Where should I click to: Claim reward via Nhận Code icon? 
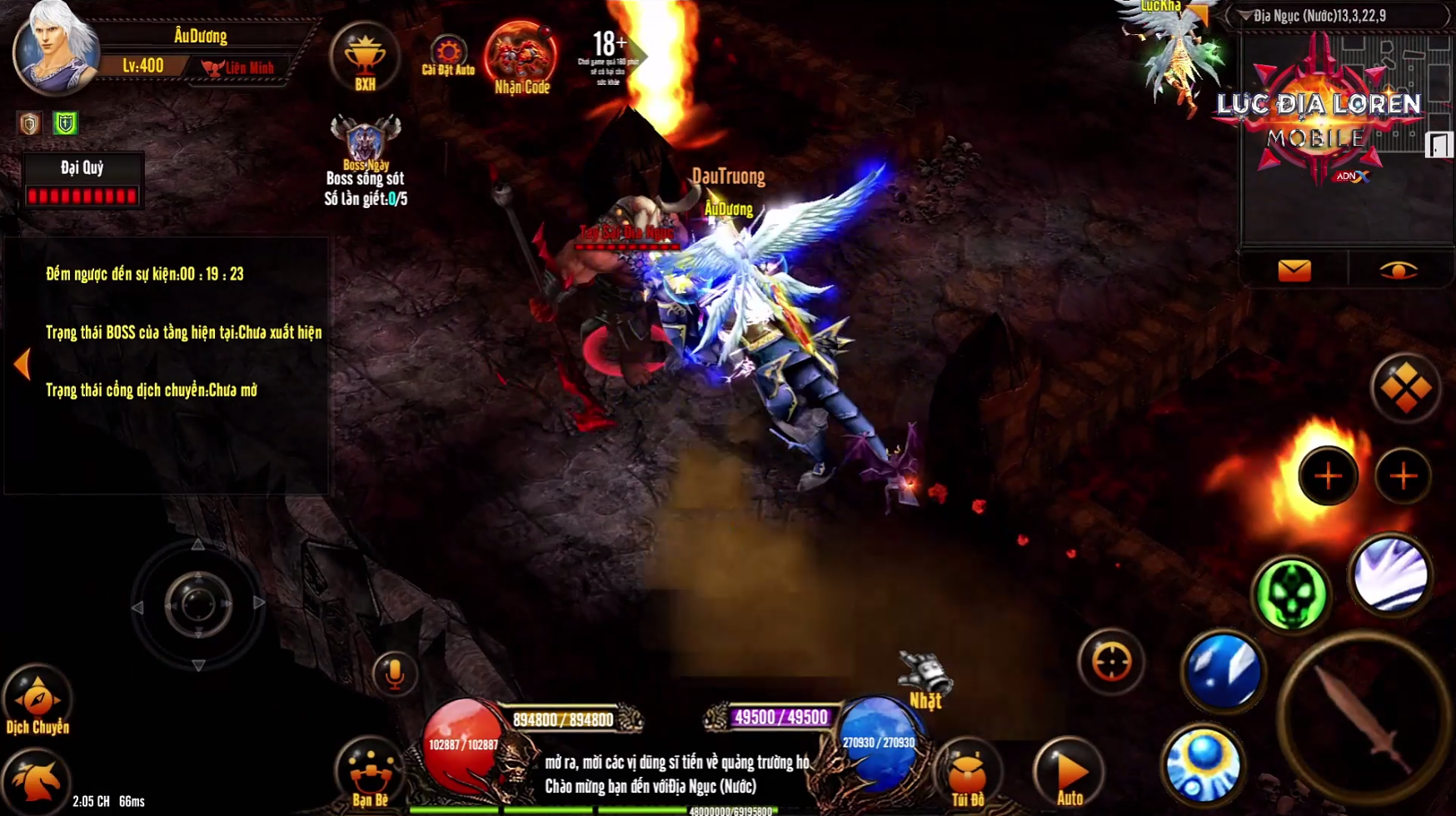click(521, 57)
